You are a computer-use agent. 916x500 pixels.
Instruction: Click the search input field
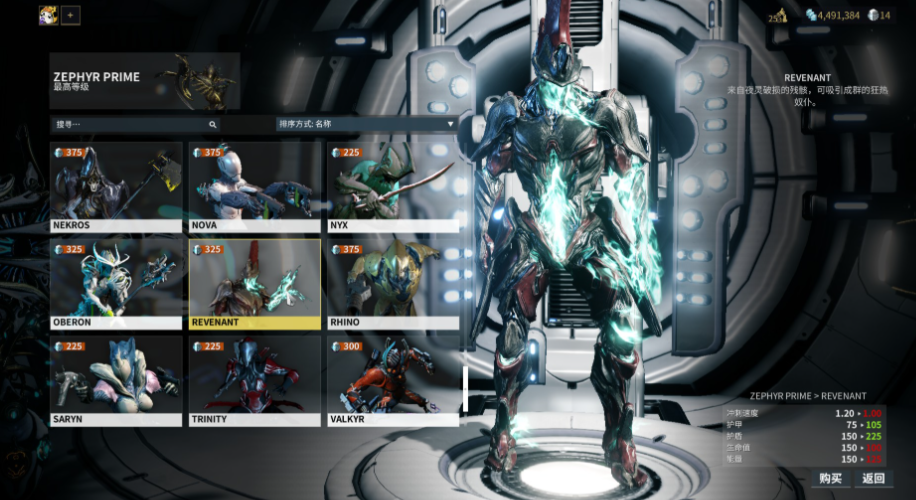pos(135,124)
